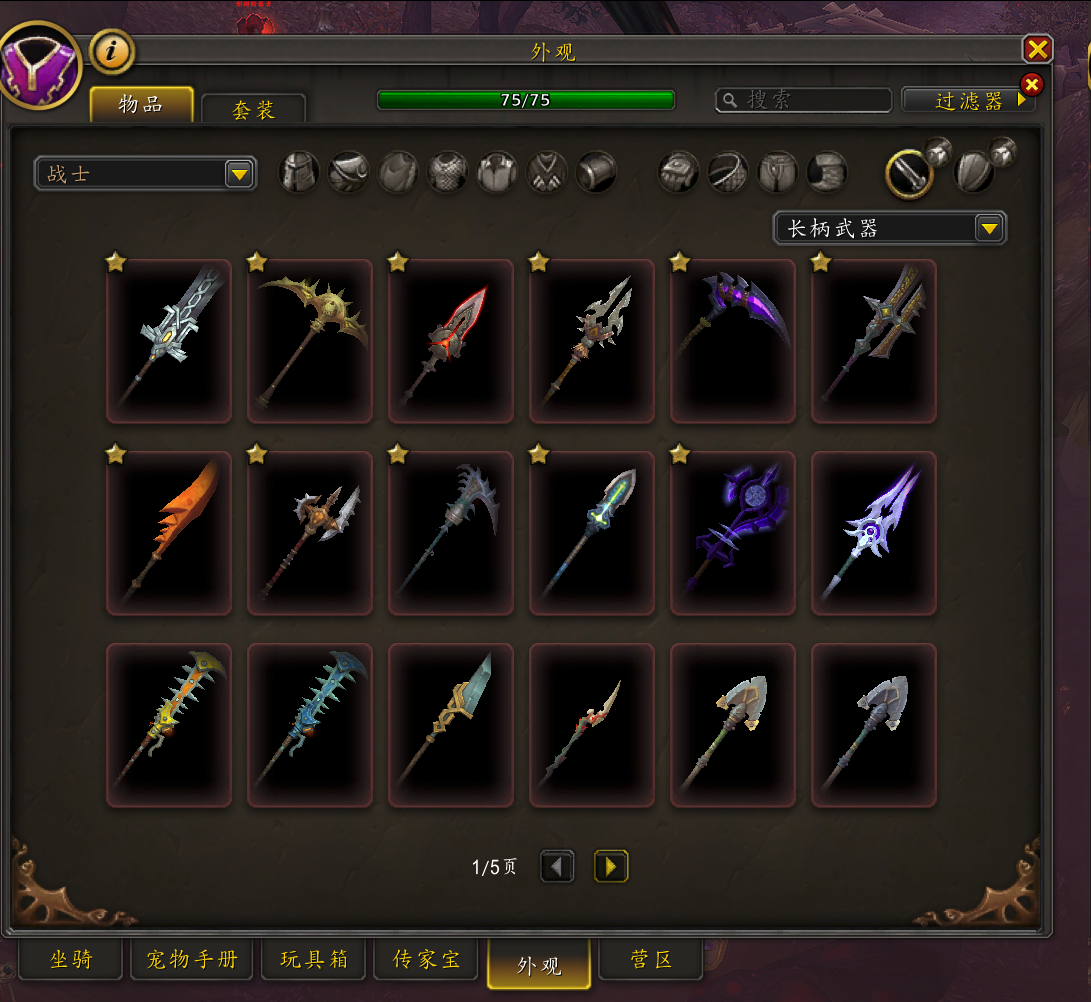Close the 外观 window
1091x1002 pixels.
point(1037,49)
